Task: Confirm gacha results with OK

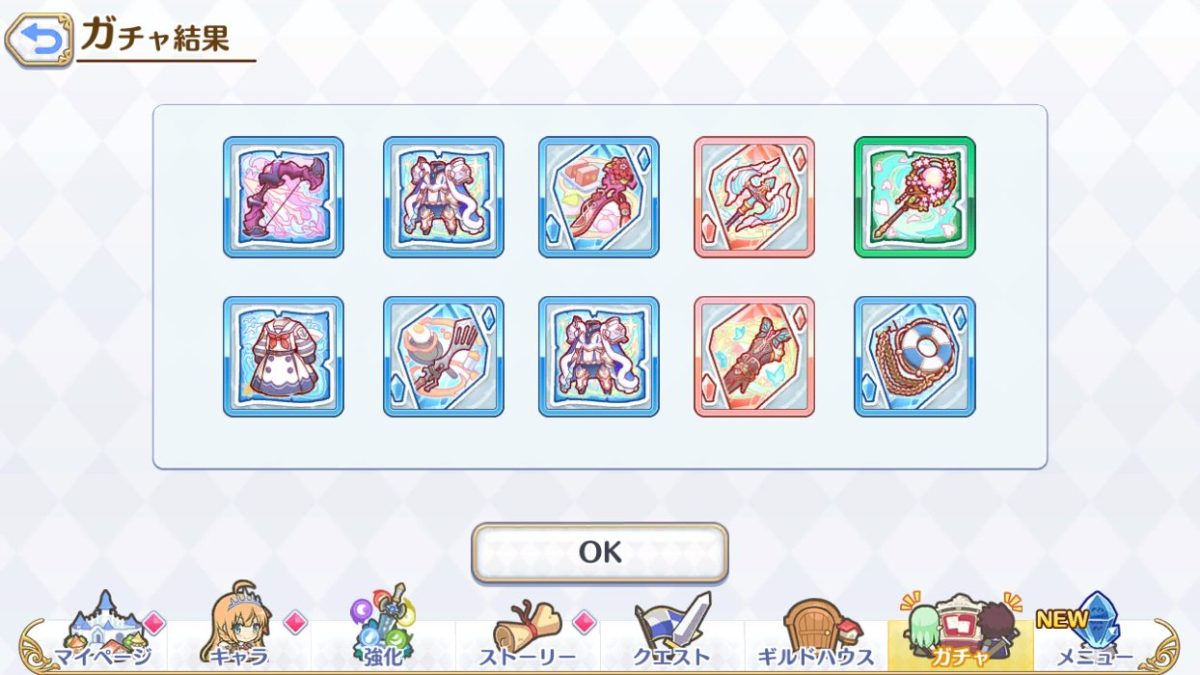Action: click(599, 552)
